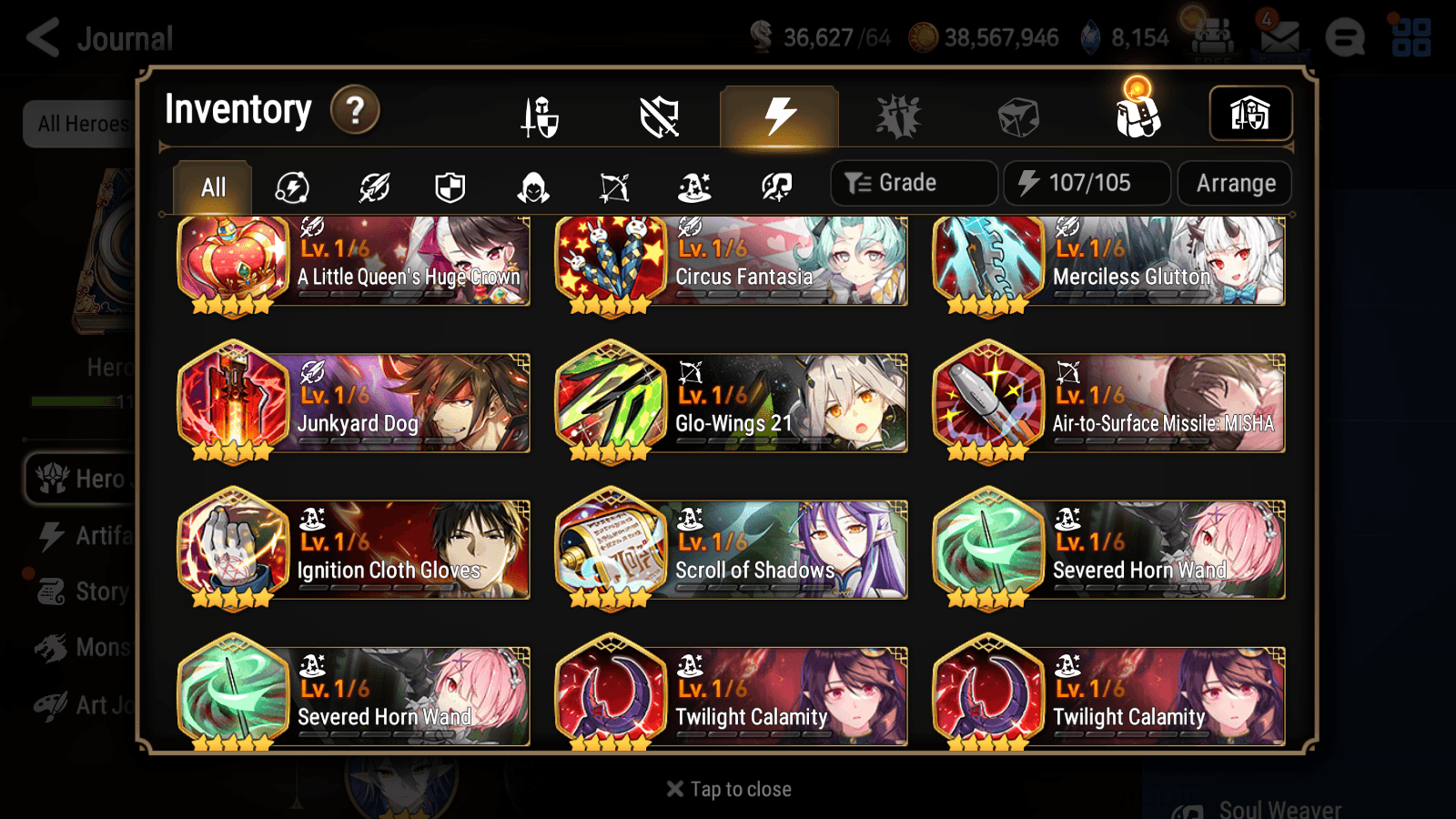Click the Arrange button

coord(1234,182)
